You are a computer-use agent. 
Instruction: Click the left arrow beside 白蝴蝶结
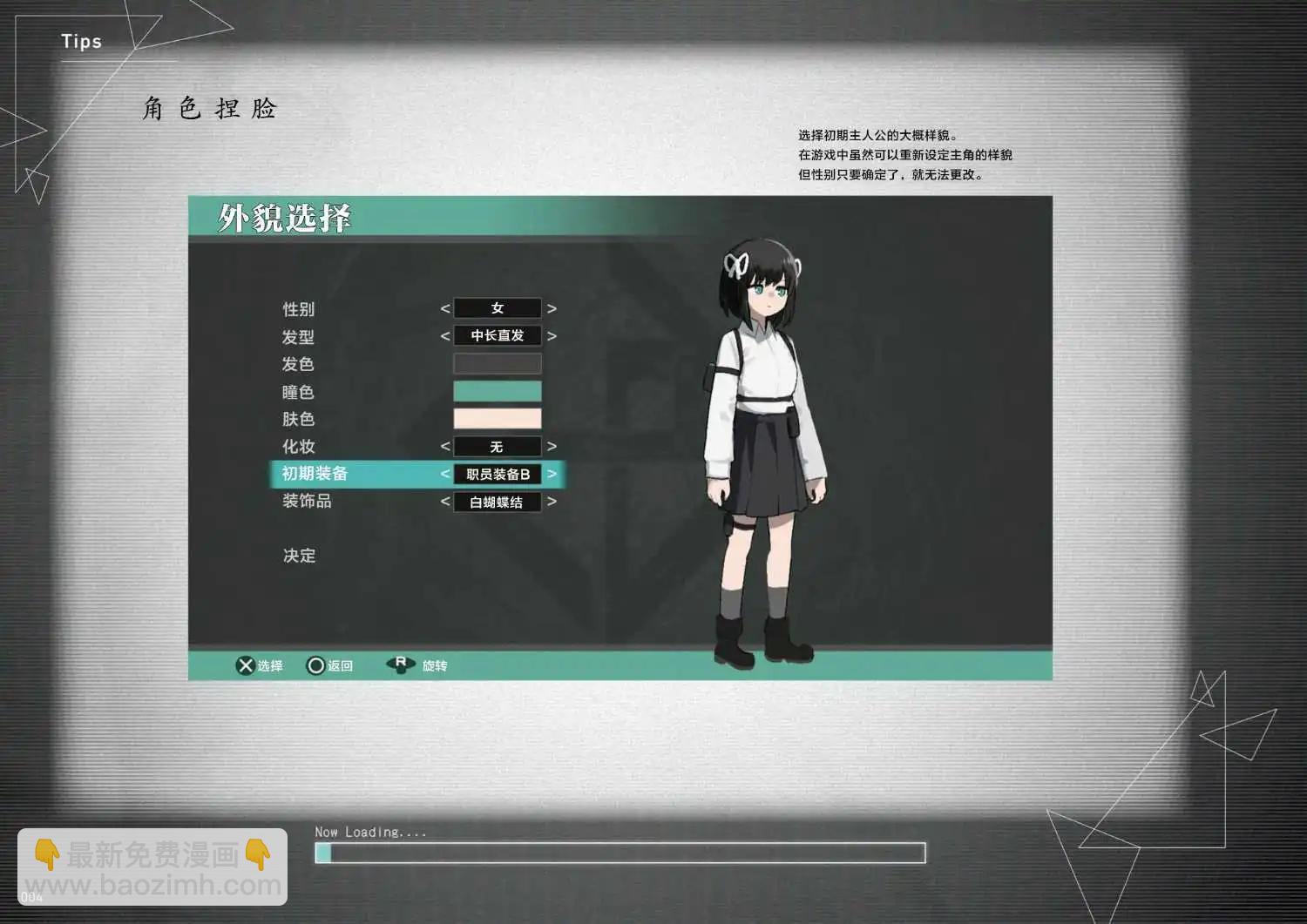pyautogui.click(x=445, y=502)
